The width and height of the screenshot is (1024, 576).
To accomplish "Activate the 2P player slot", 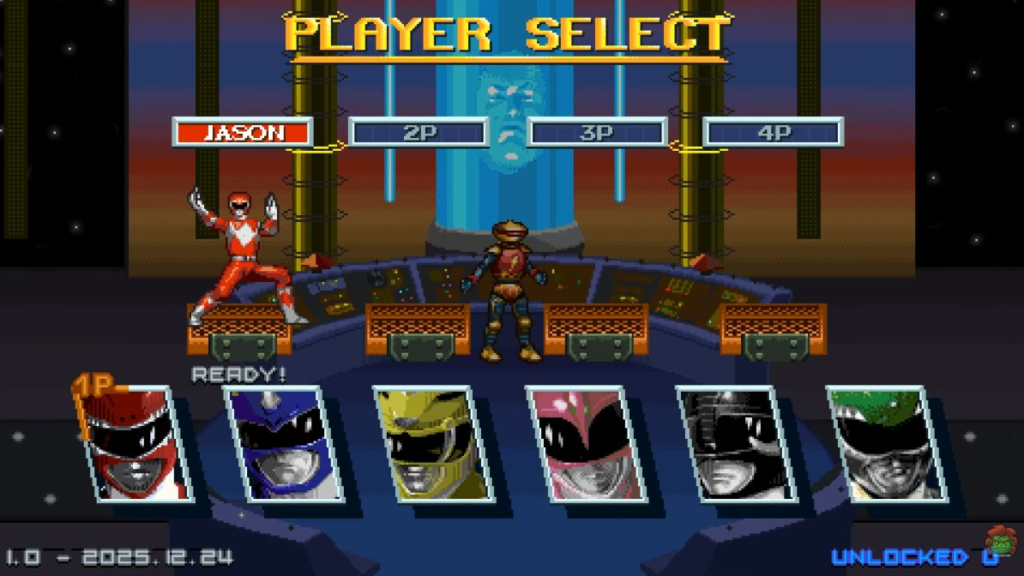I will point(419,132).
